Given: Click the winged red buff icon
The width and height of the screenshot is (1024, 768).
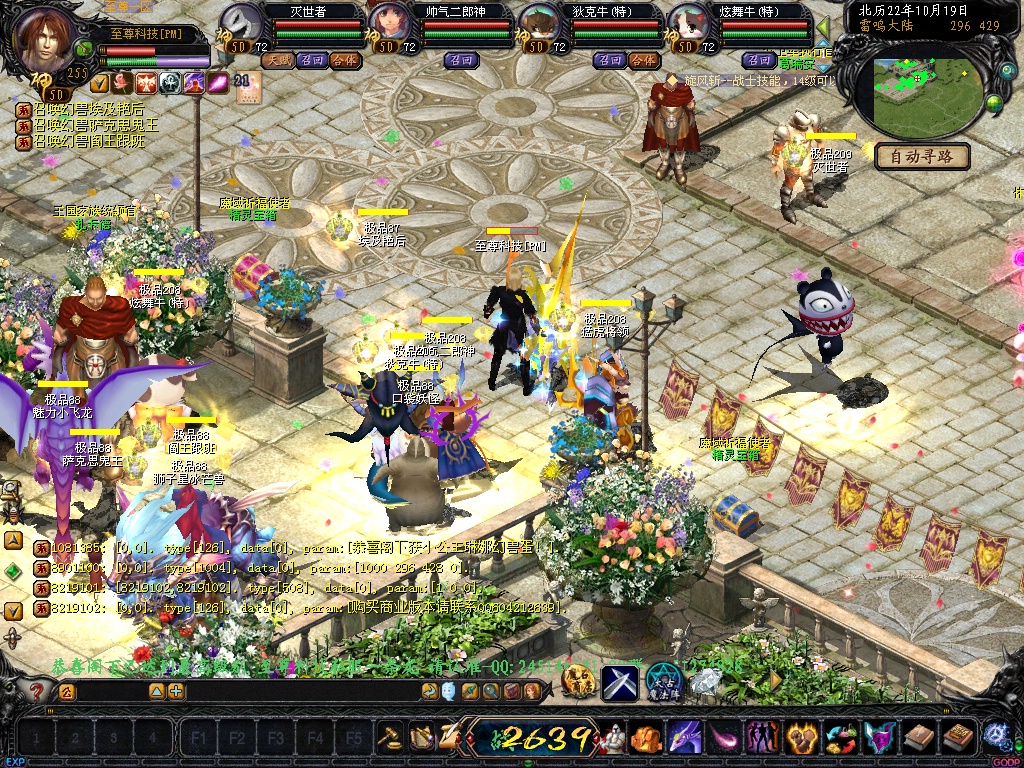Looking at the screenshot, I should tap(146, 83).
